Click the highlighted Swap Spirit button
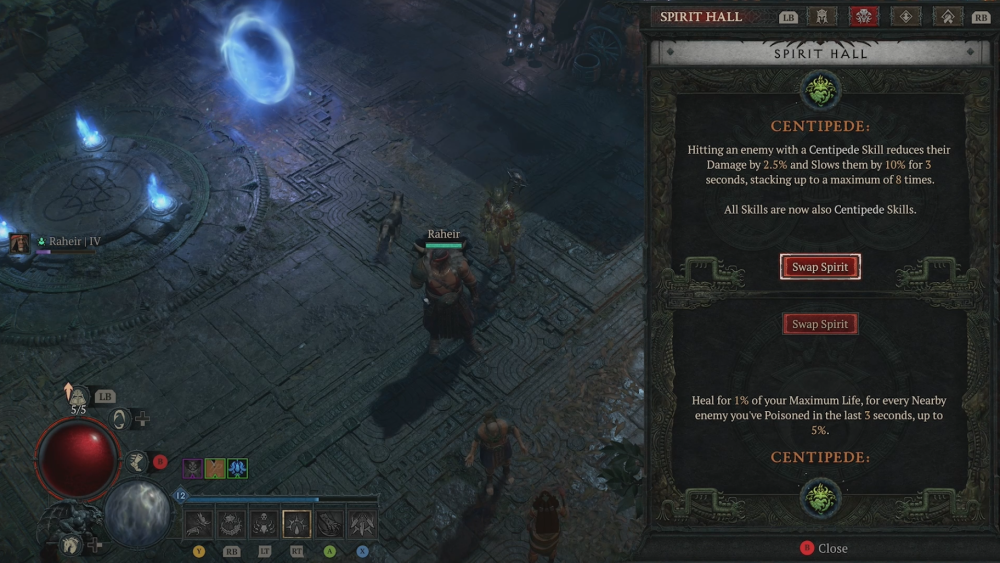 point(820,267)
